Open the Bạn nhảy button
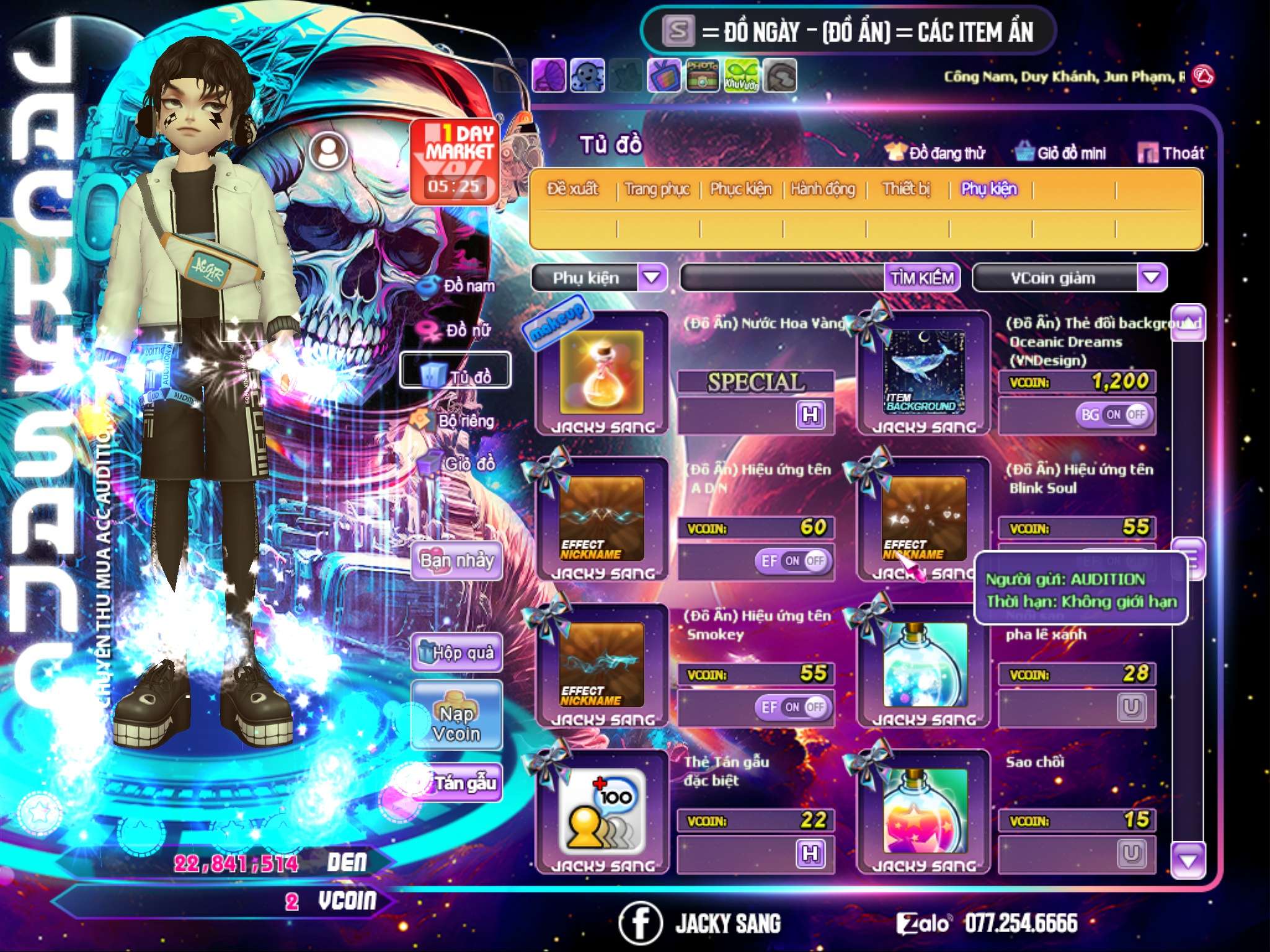 [457, 561]
